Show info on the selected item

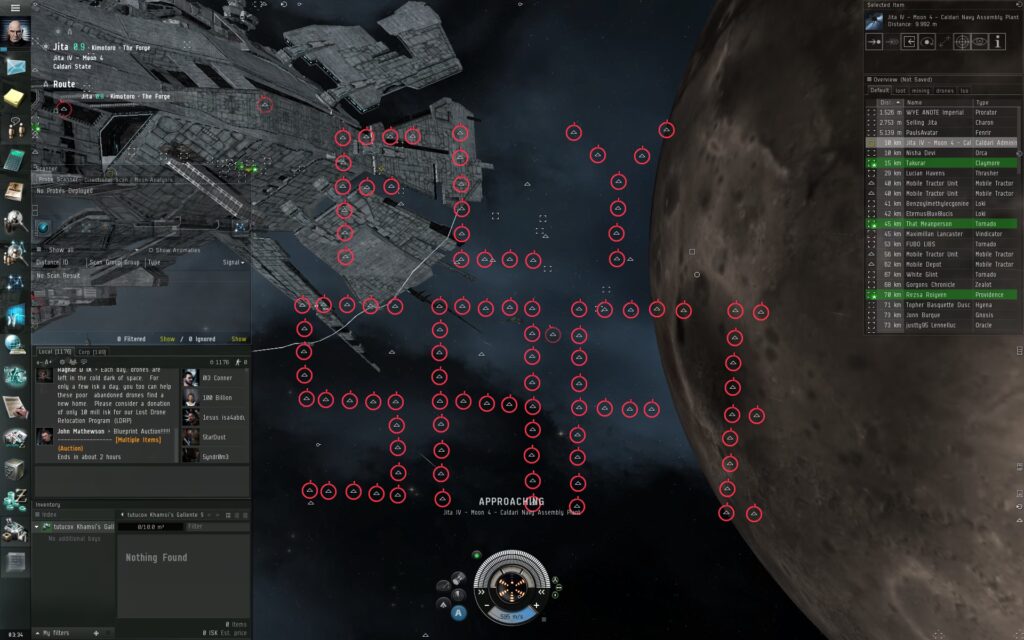click(999, 42)
